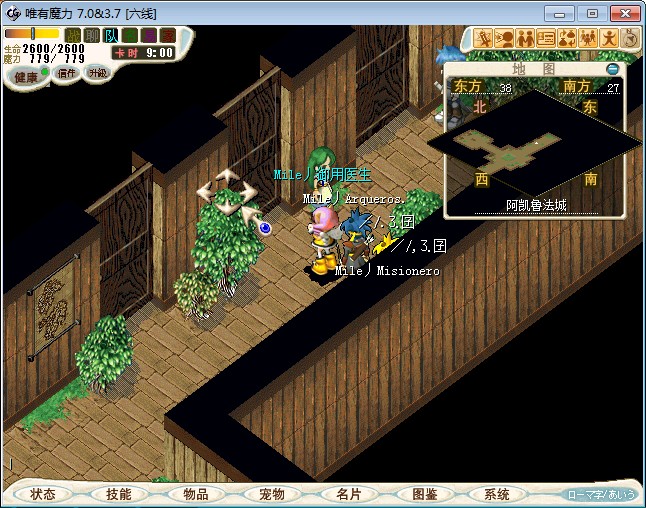Screen dimensions: 646x508
Task: Open the 信件 mail button
Action: tap(67, 74)
